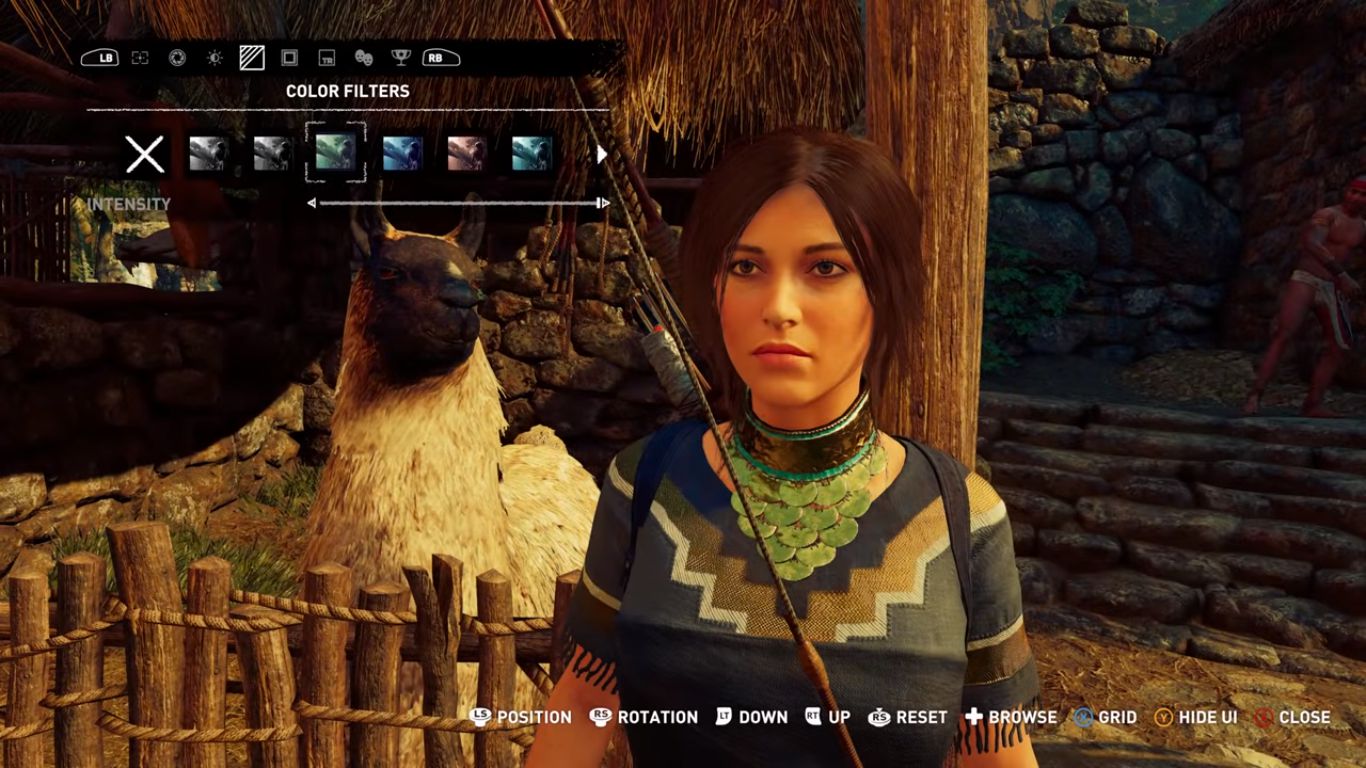
Task: Switch to the trophy cup tab
Action: 400,58
